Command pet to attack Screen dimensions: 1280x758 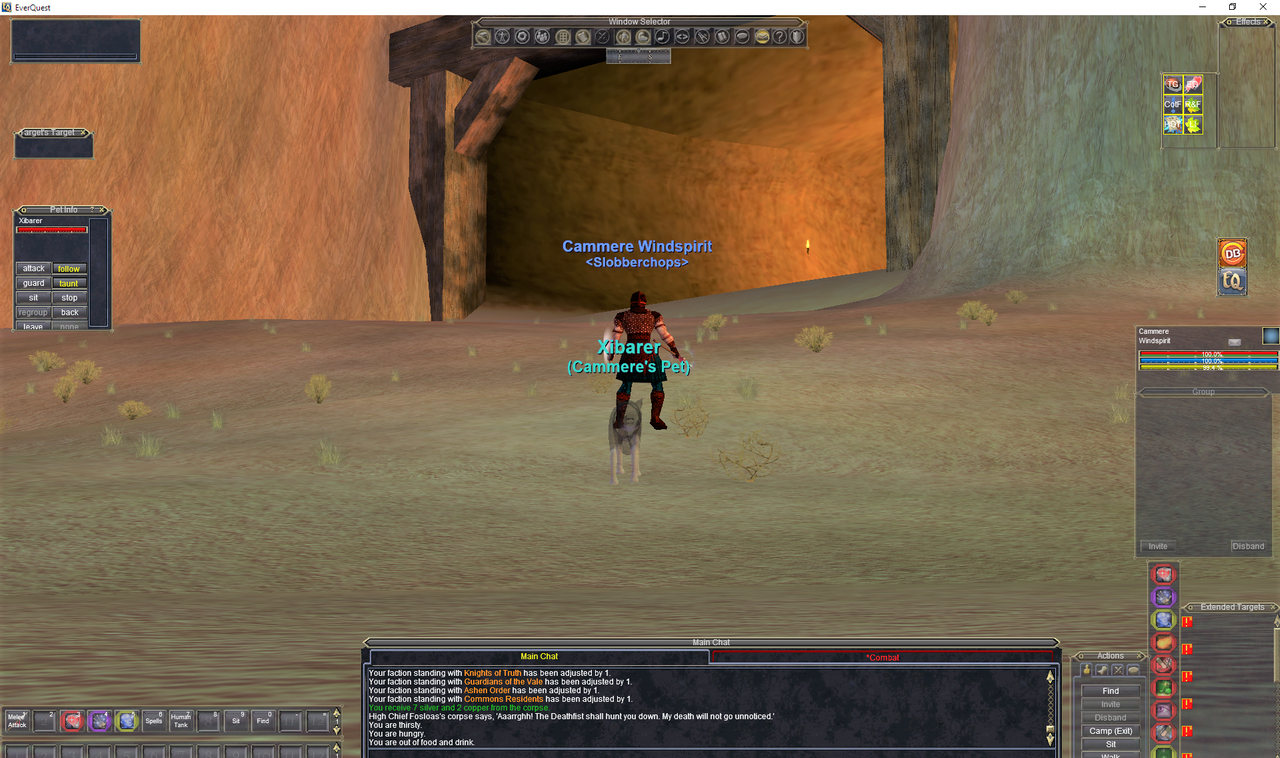pyautogui.click(x=34, y=269)
